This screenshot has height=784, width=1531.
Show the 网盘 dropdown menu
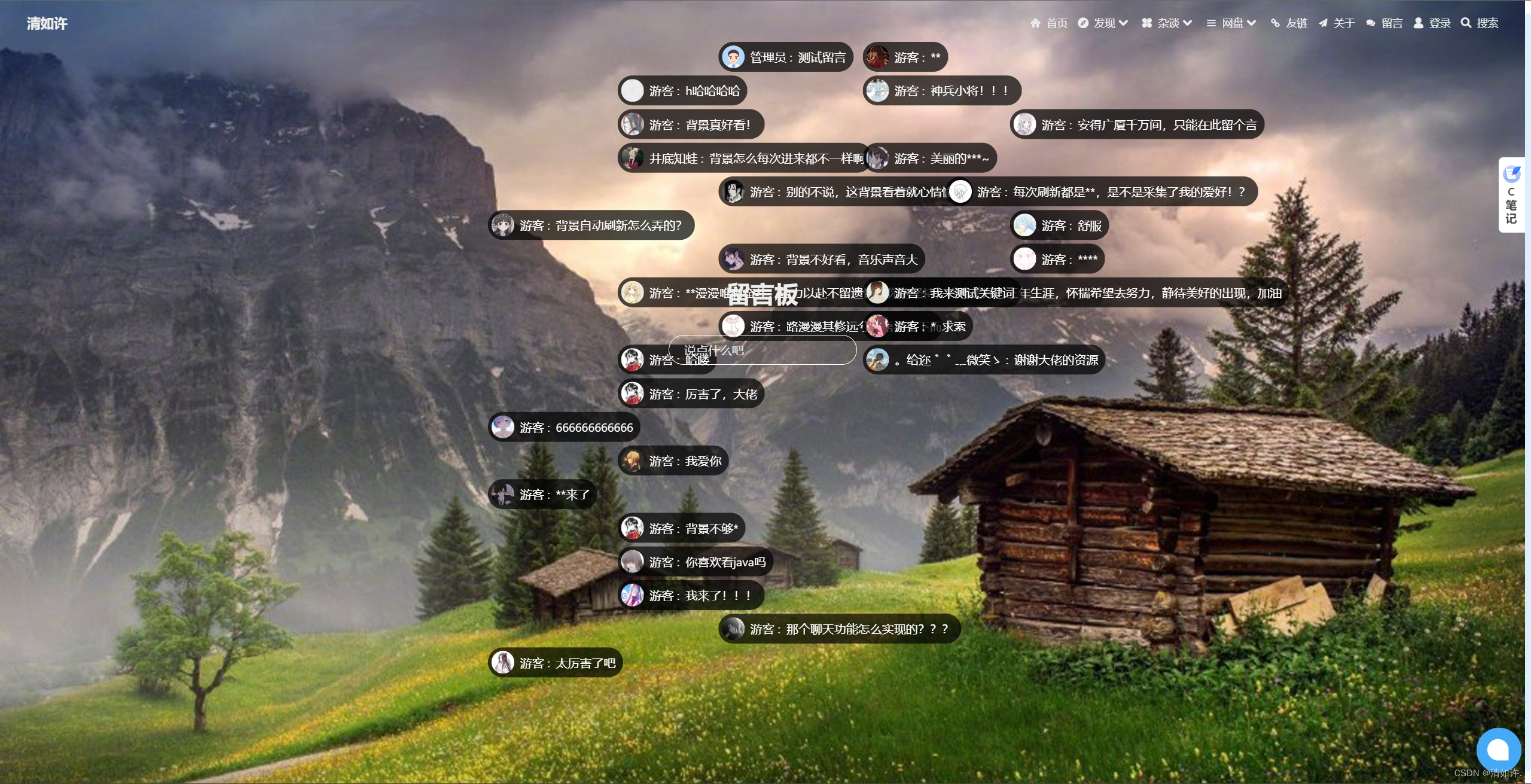[x=1231, y=23]
